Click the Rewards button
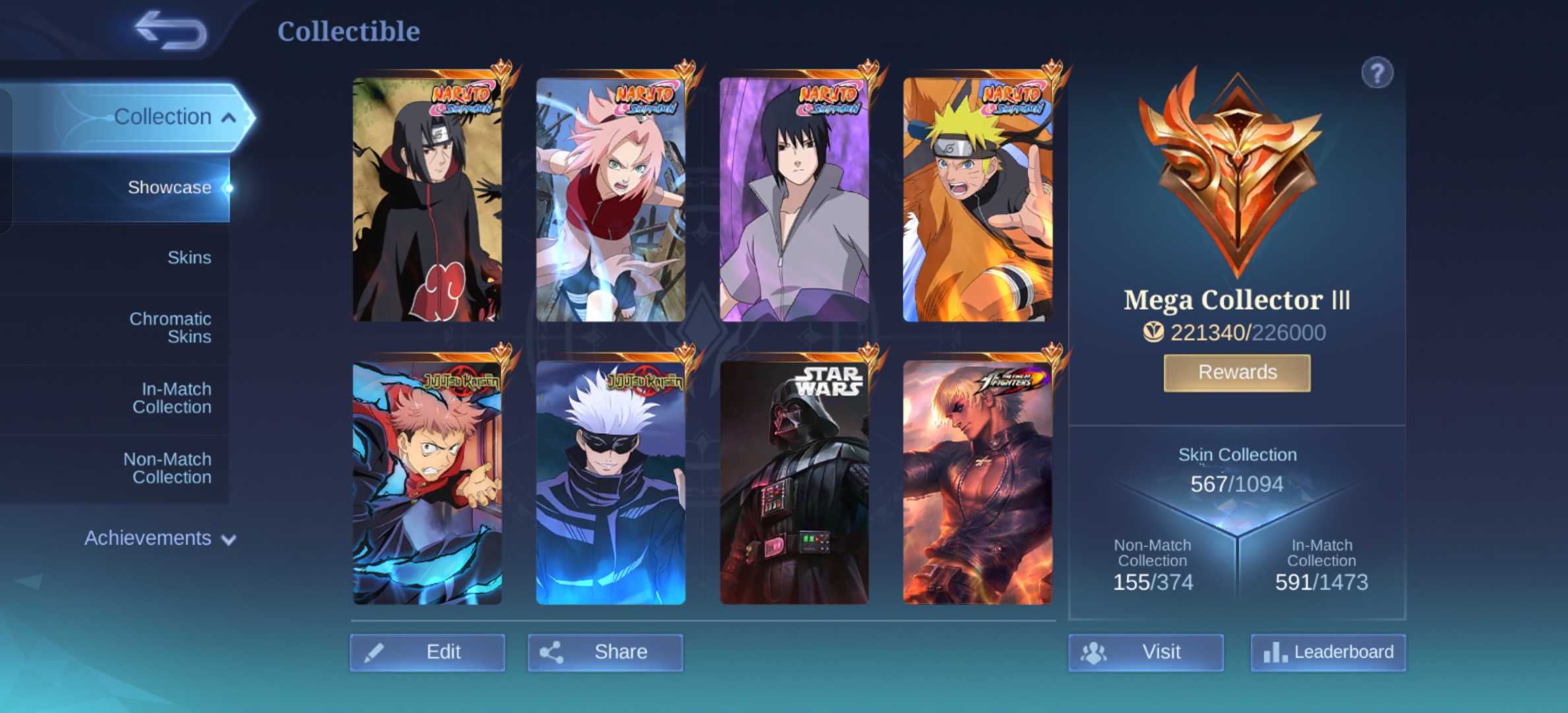1568x713 pixels. (x=1237, y=373)
